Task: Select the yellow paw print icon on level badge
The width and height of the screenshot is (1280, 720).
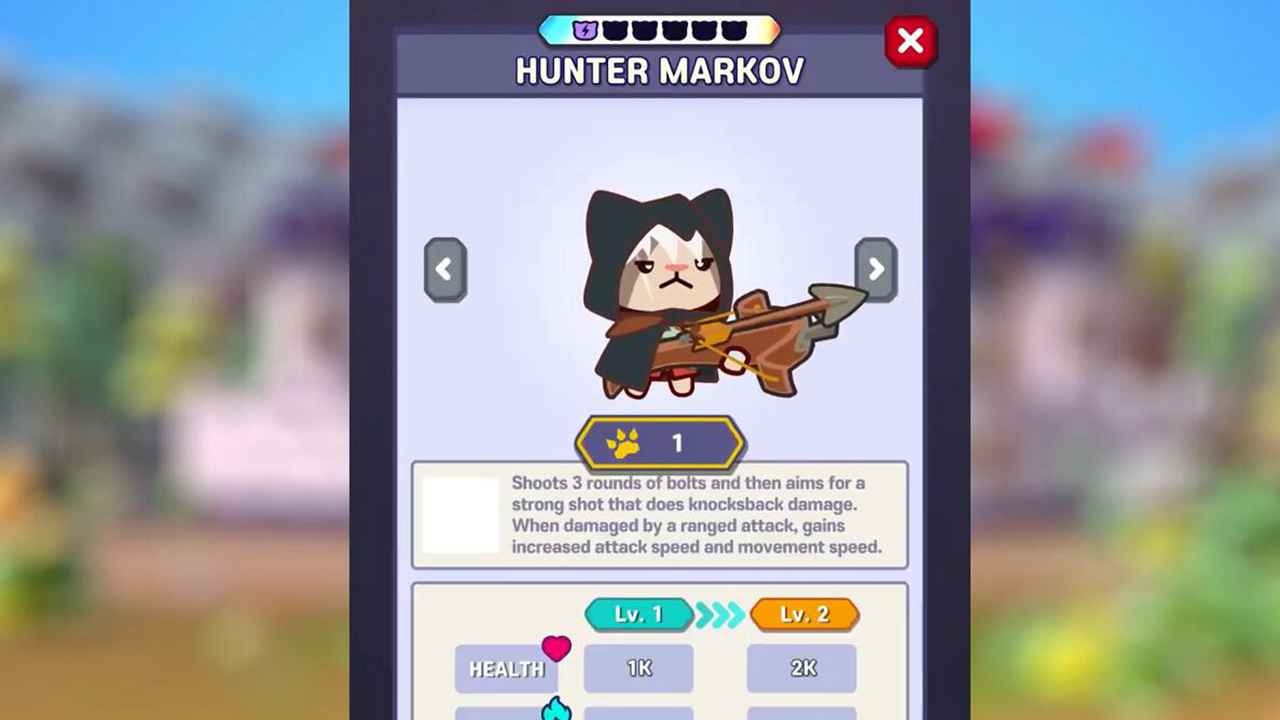Action: coord(625,443)
